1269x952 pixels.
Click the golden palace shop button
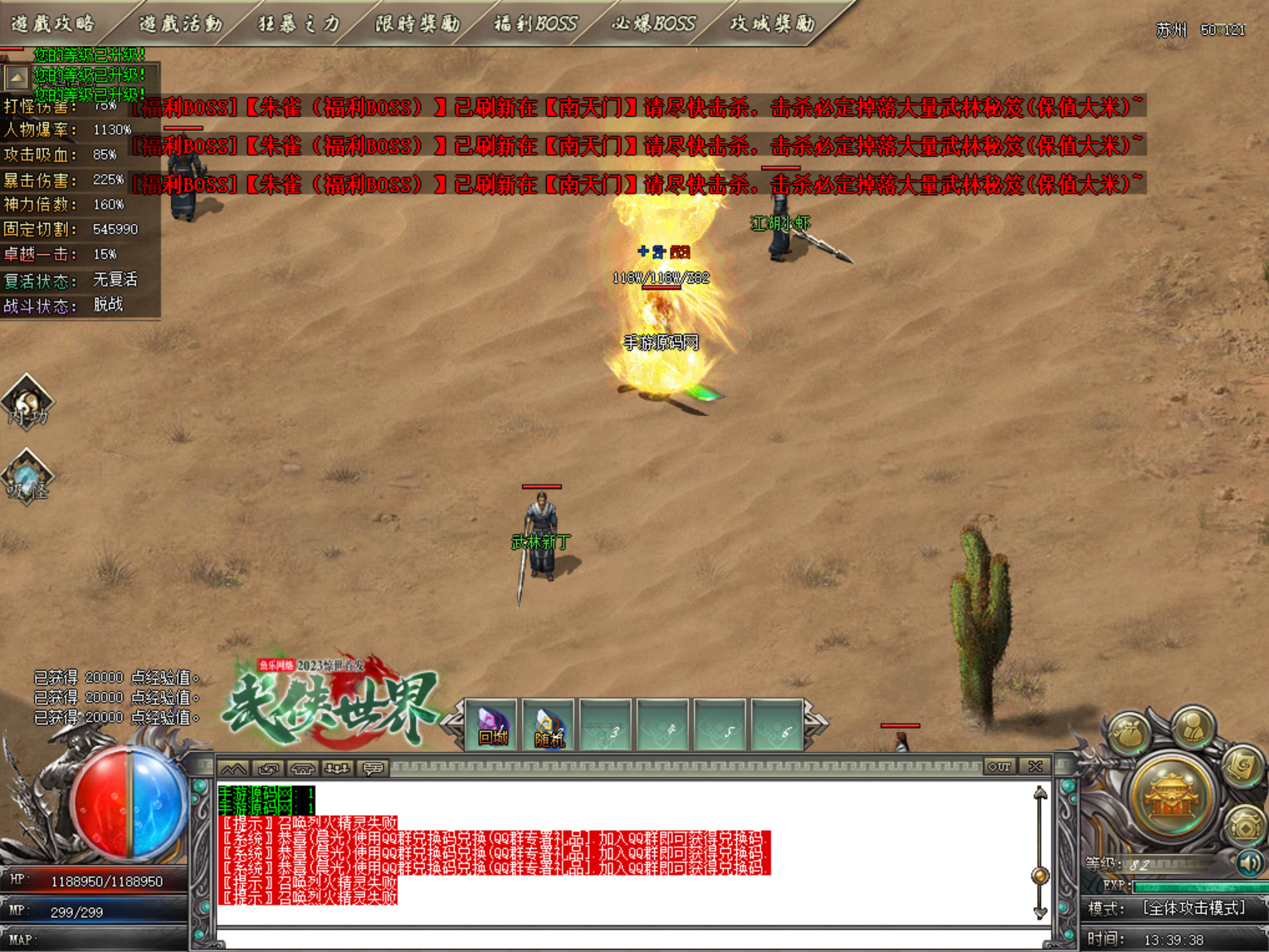coord(1172,795)
